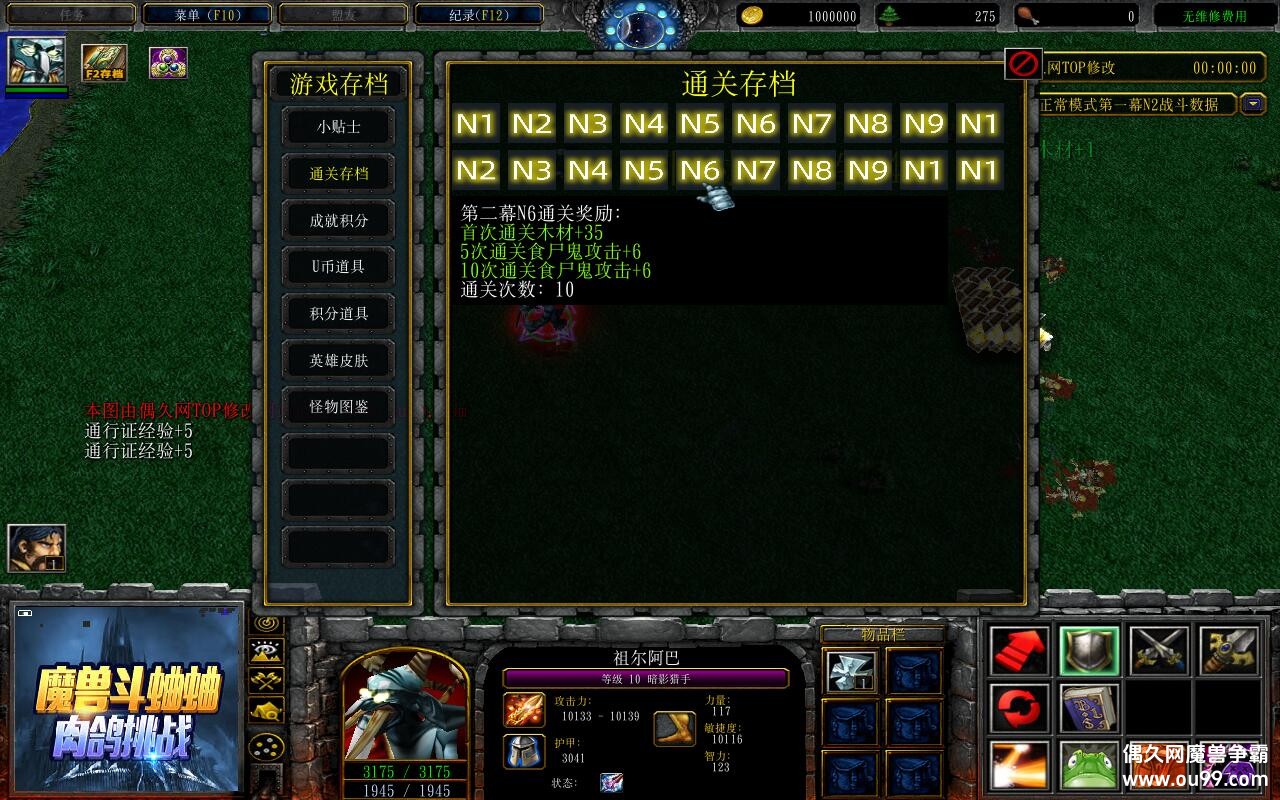Open the blue spellbook icon in command card
Image resolution: width=1280 pixels, height=800 pixels.
point(1089,710)
